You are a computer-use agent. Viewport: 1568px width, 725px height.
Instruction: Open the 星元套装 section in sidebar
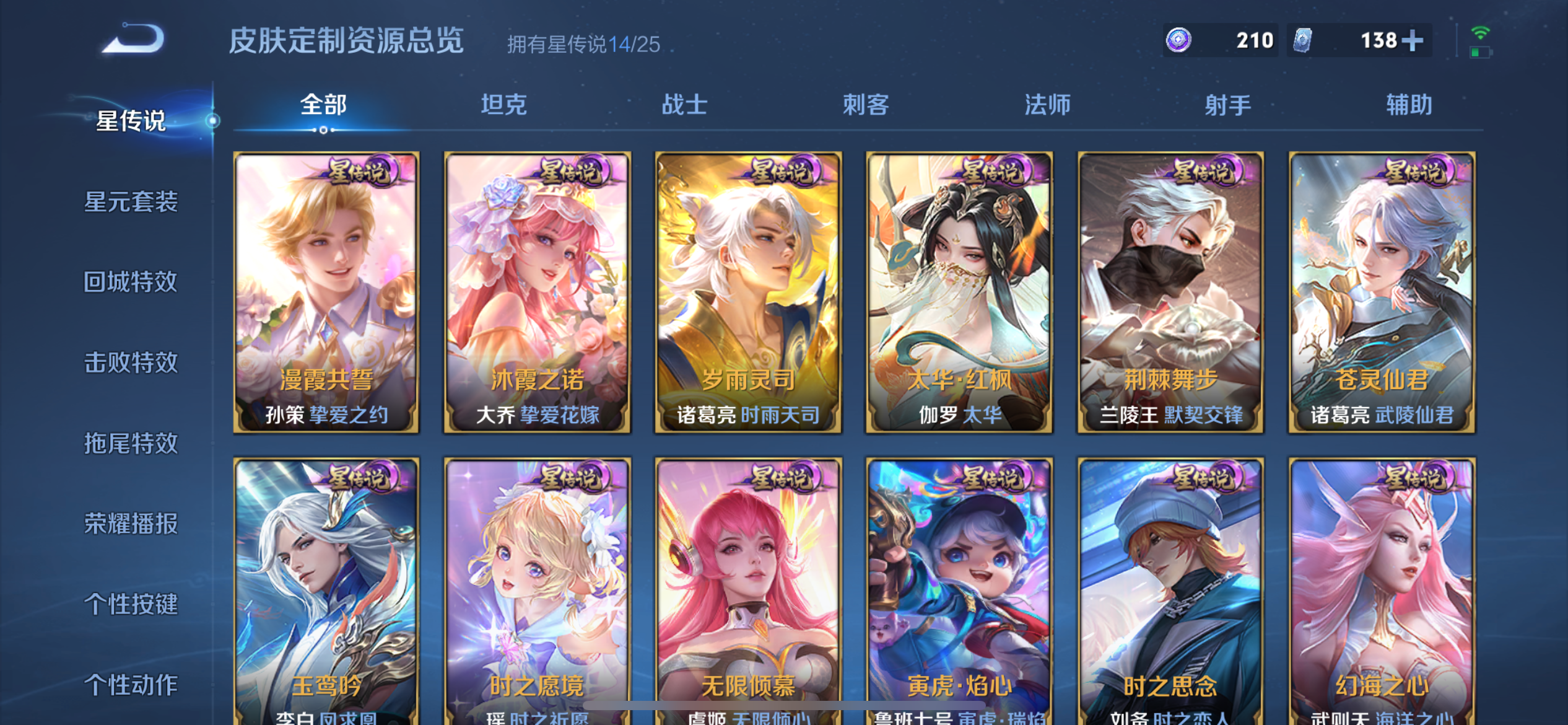click(131, 203)
